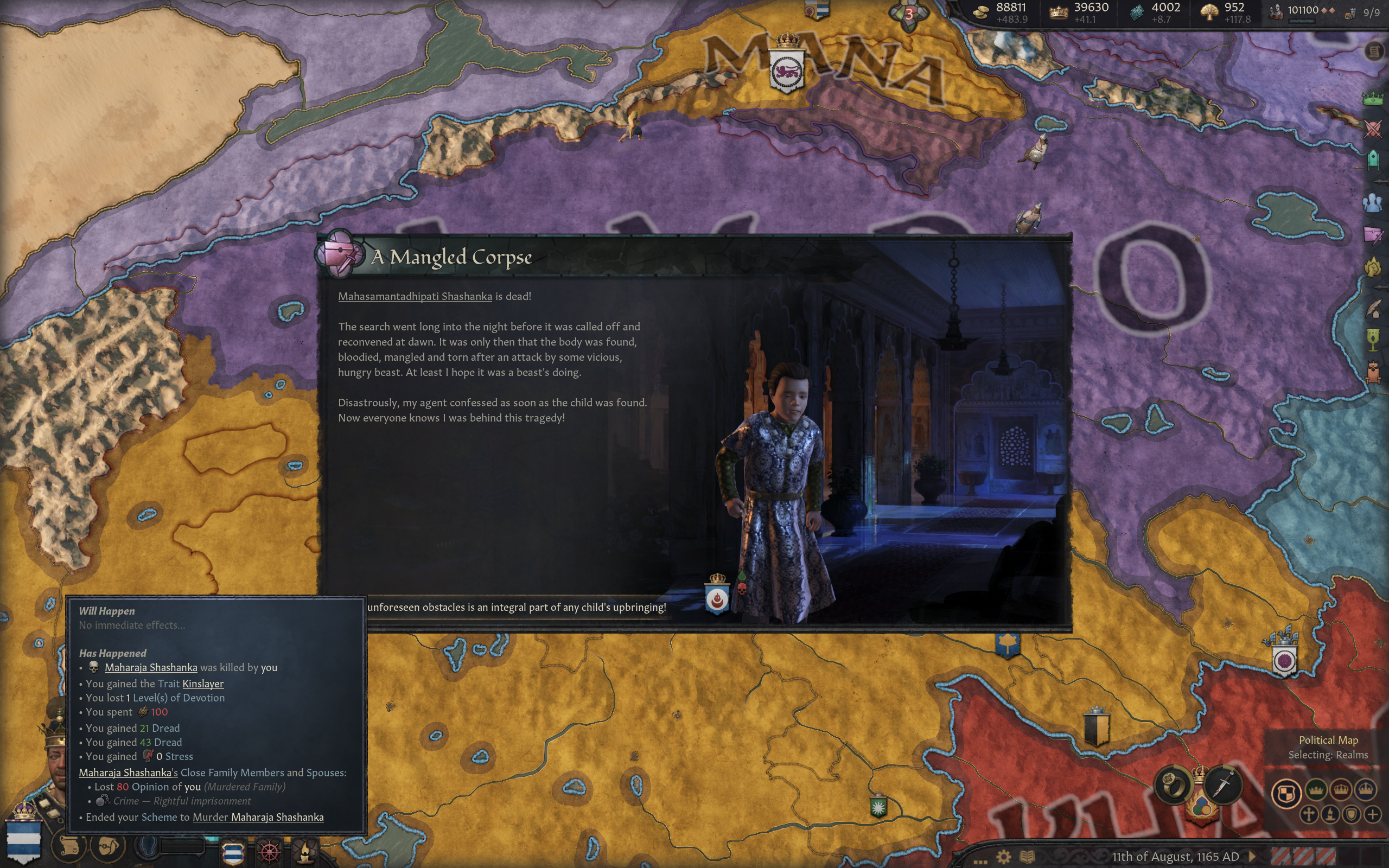Open the Factions menu yellow fist icon

coord(1372,267)
